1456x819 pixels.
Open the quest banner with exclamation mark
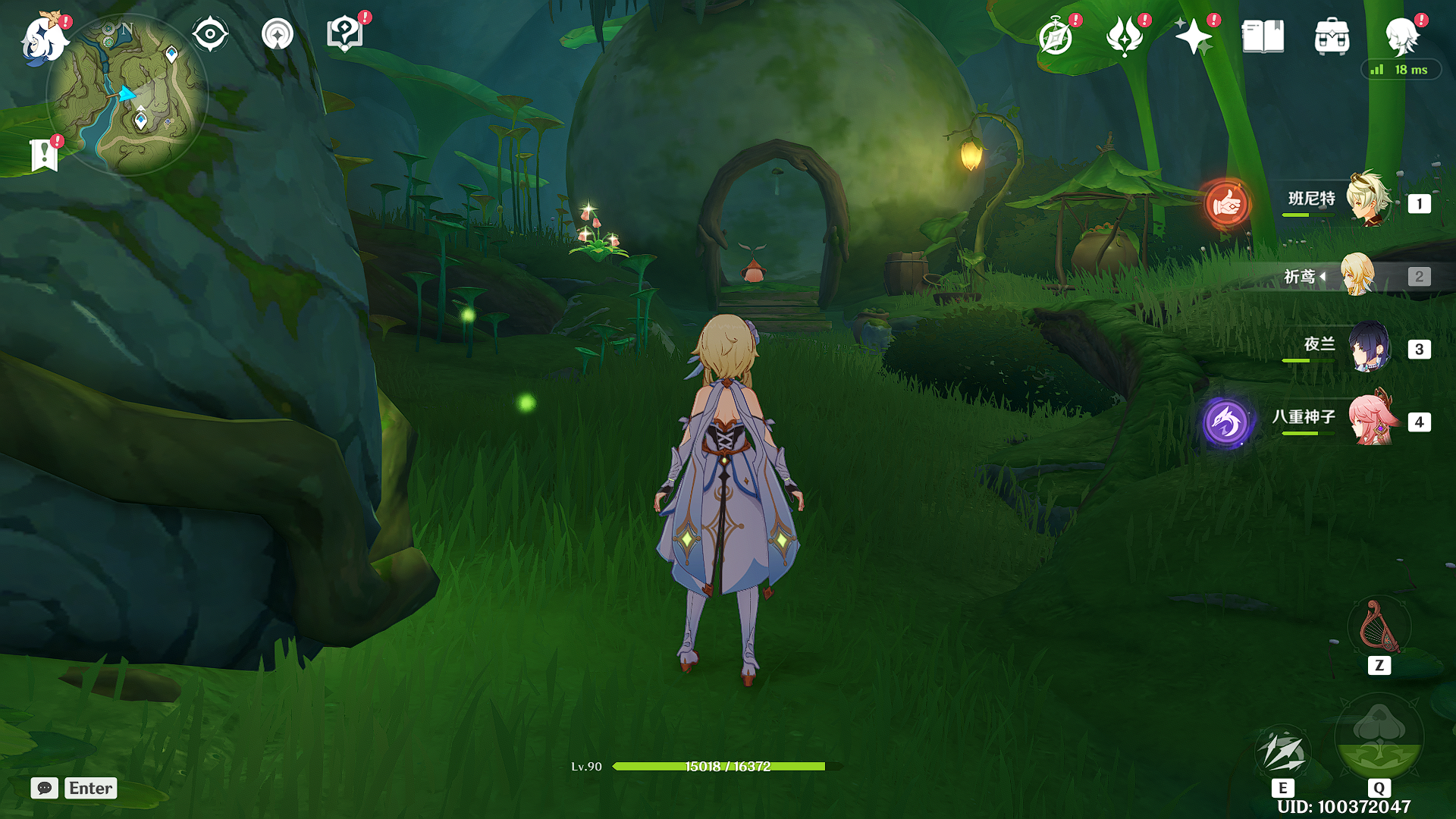click(45, 155)
